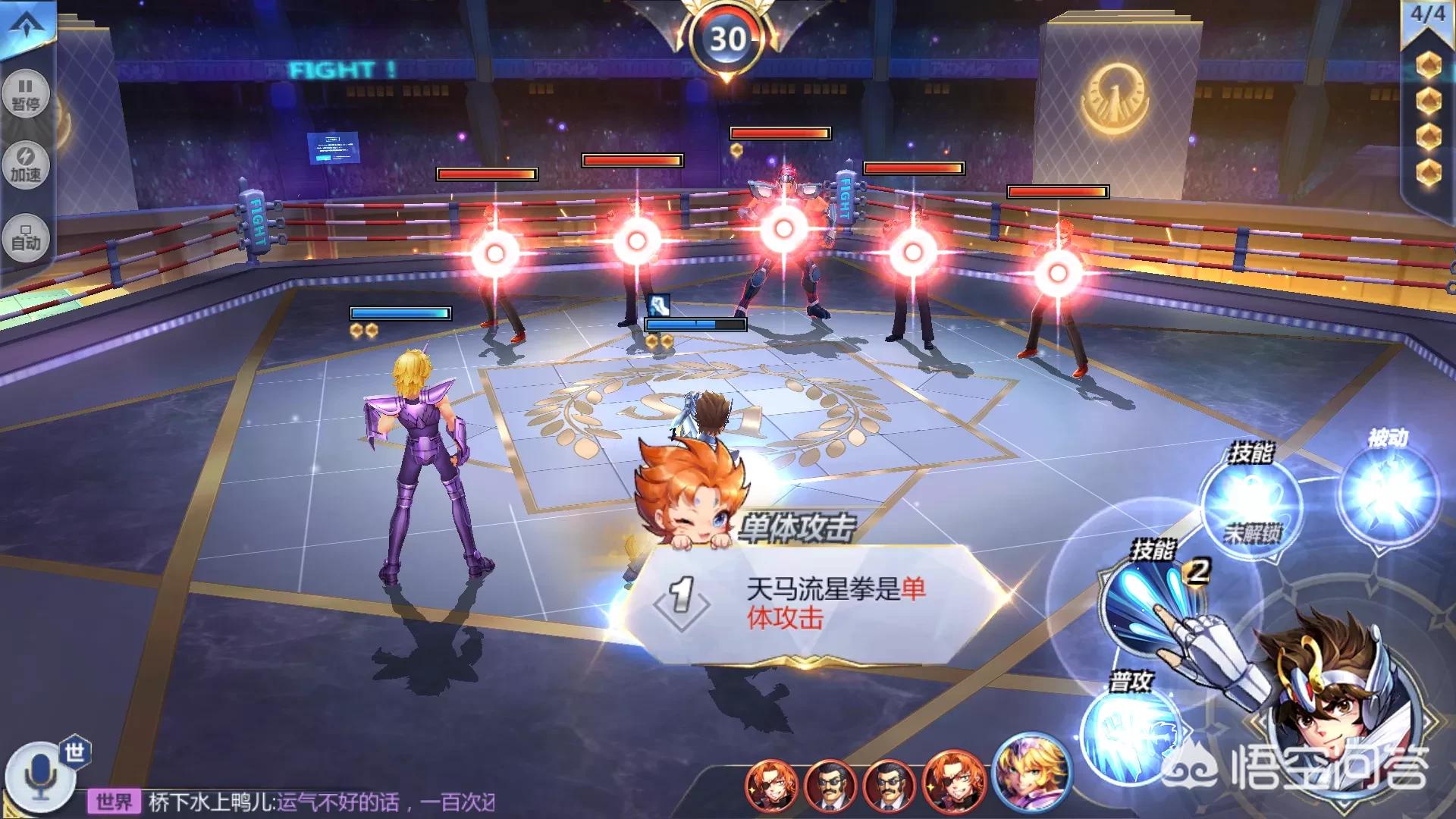Target the armored enemy with the middle marker
The image size is (1456, 819).
[783, 228]
